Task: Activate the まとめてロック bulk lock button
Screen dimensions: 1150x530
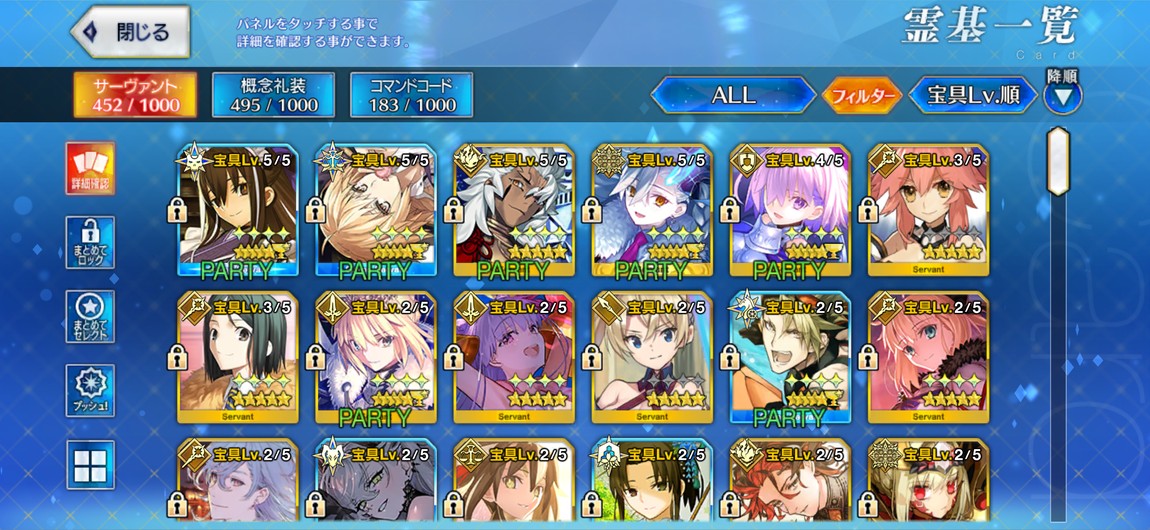Action: [90, 242]
